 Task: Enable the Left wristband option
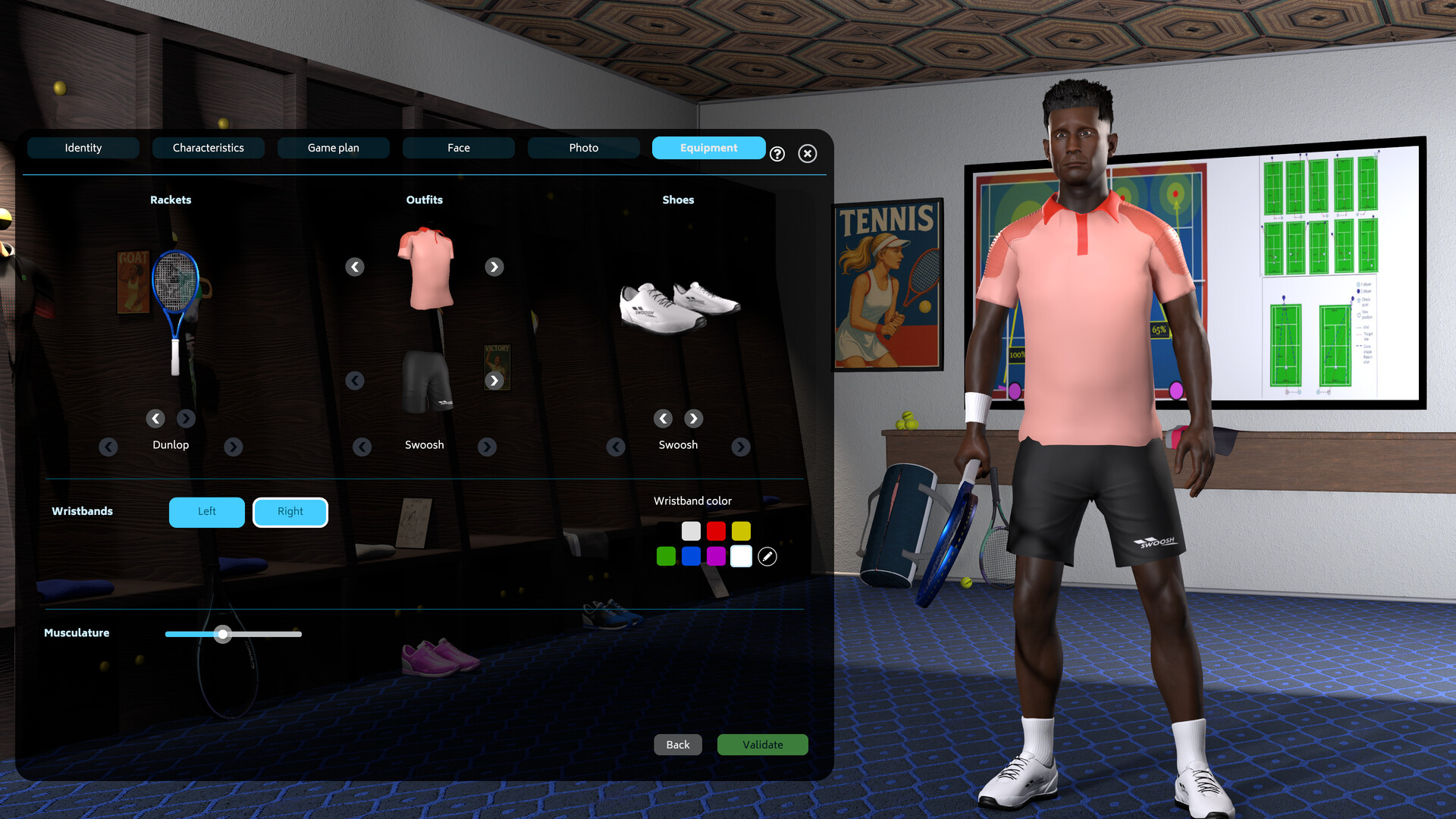click(206, 512)
